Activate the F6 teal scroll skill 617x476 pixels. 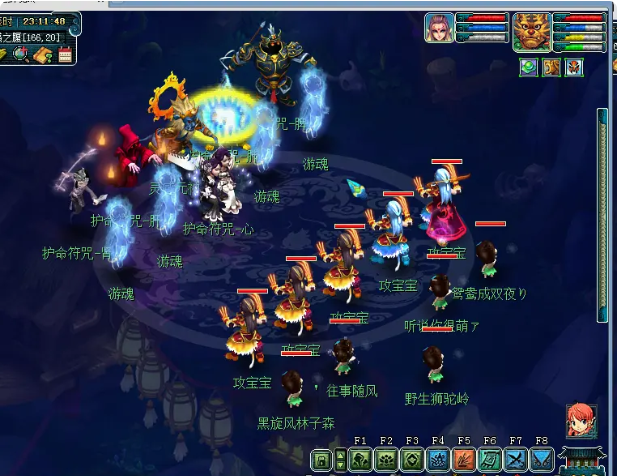tap(489, 460)
